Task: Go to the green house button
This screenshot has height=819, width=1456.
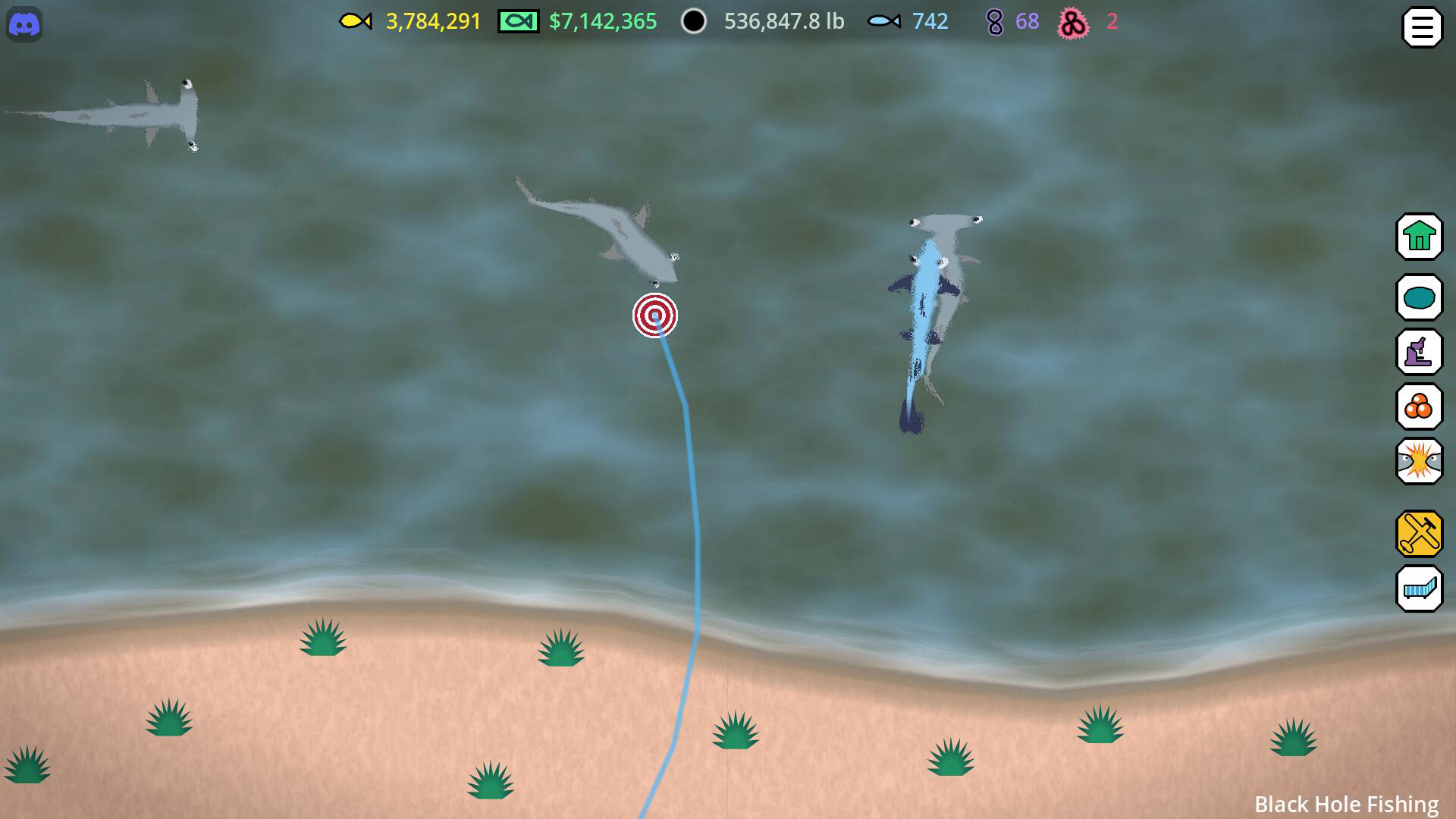Action: (1419, 237)
